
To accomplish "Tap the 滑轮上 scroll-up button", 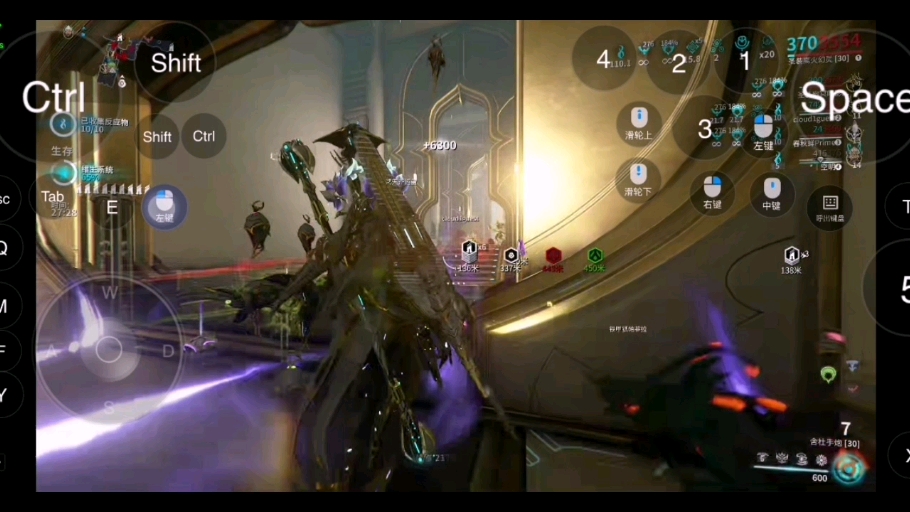I will point(639,125).
